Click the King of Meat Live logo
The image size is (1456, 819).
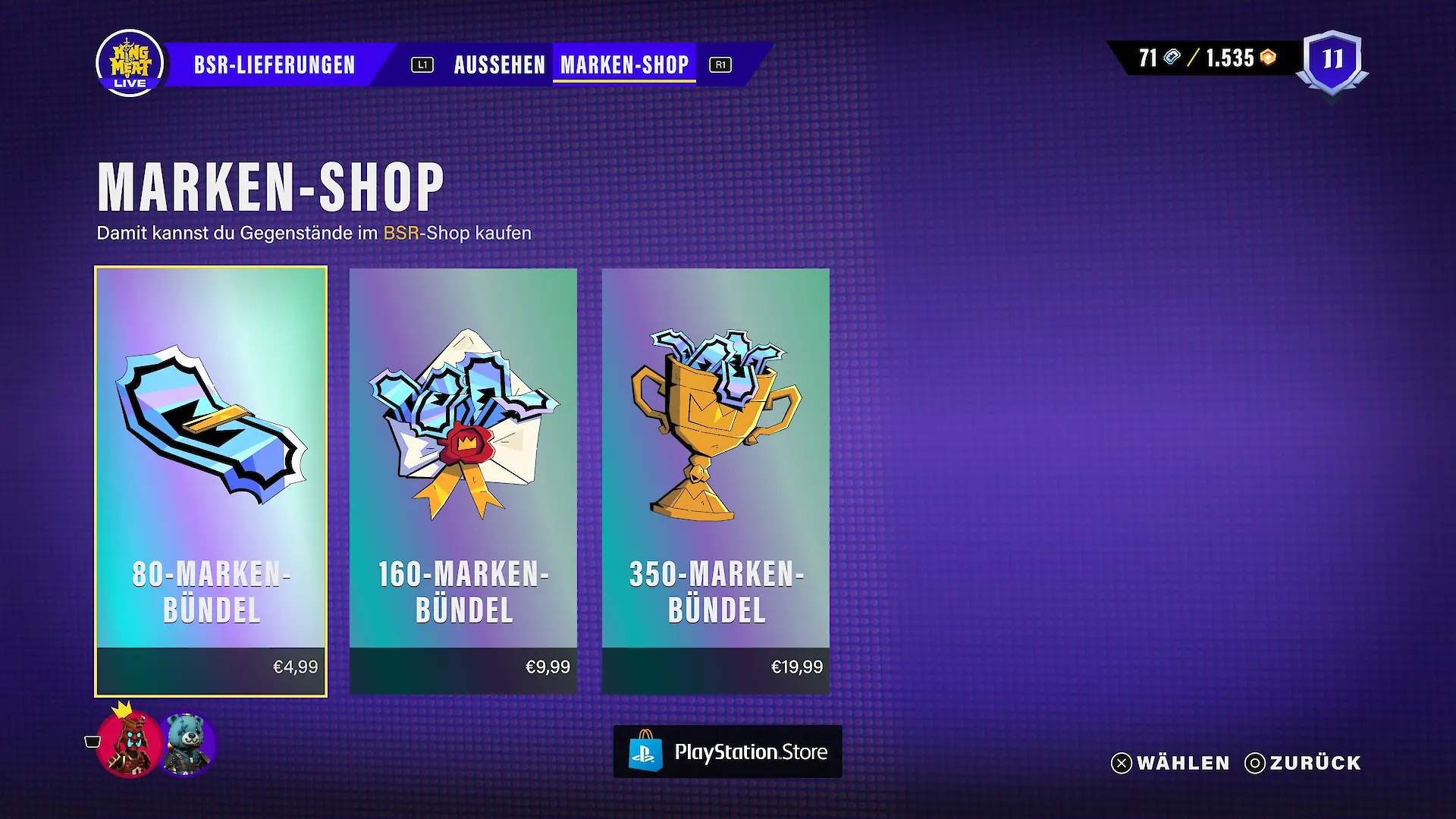coord(130,64)
